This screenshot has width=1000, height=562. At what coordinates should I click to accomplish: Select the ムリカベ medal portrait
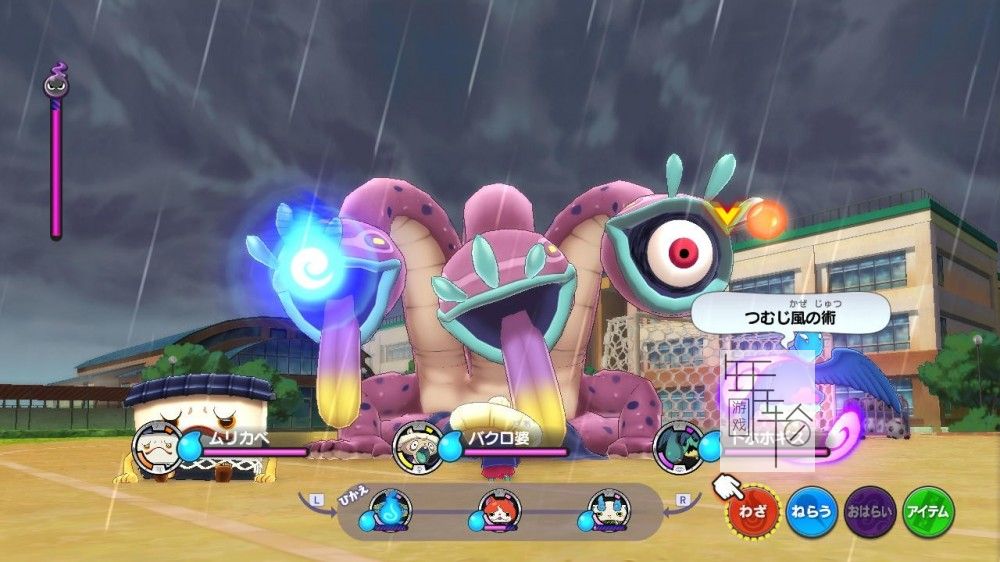tap(157, 445)
